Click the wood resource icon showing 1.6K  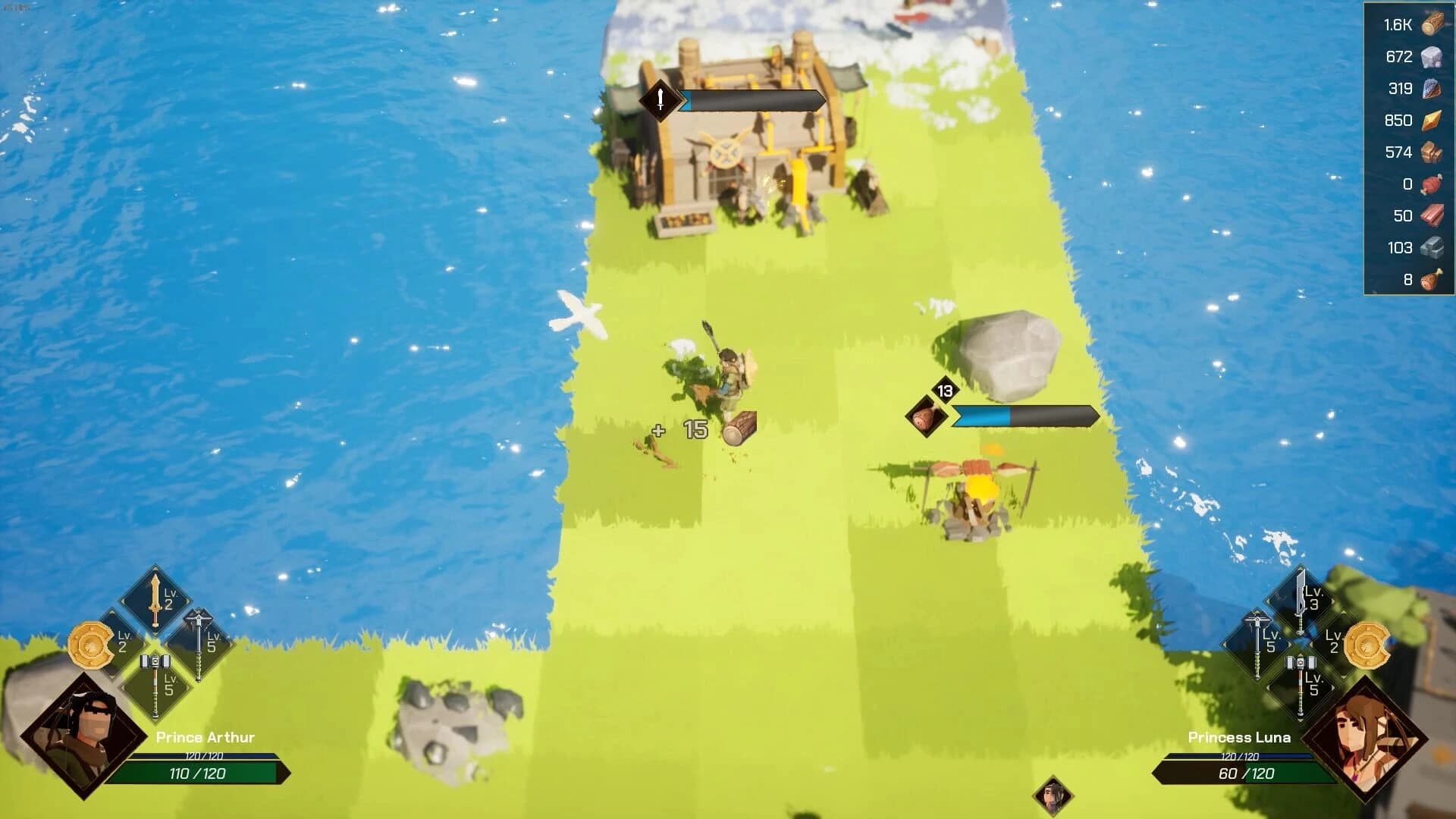[x=1432, y=24]
